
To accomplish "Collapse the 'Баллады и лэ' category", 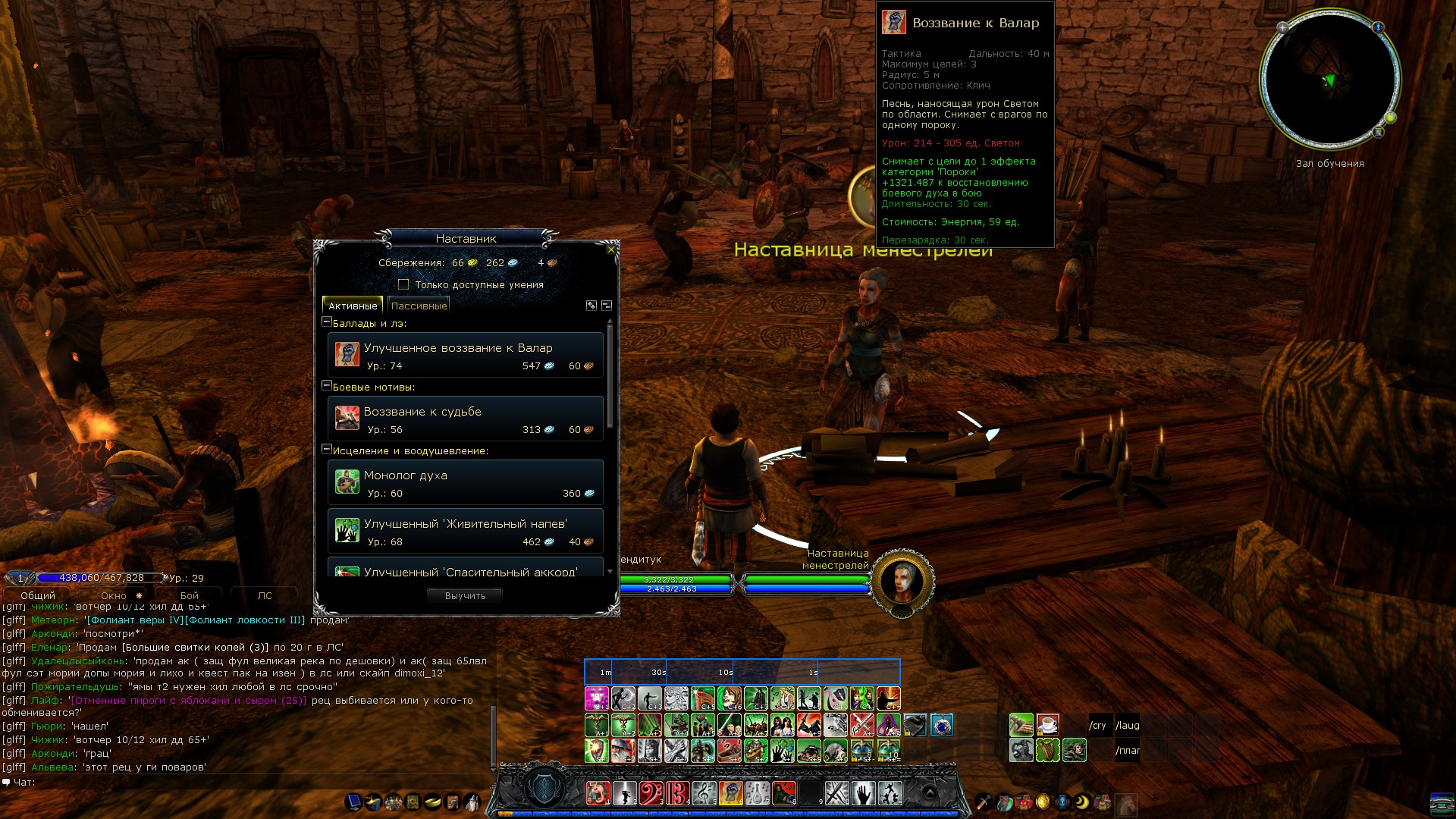I will click(327, 322).
